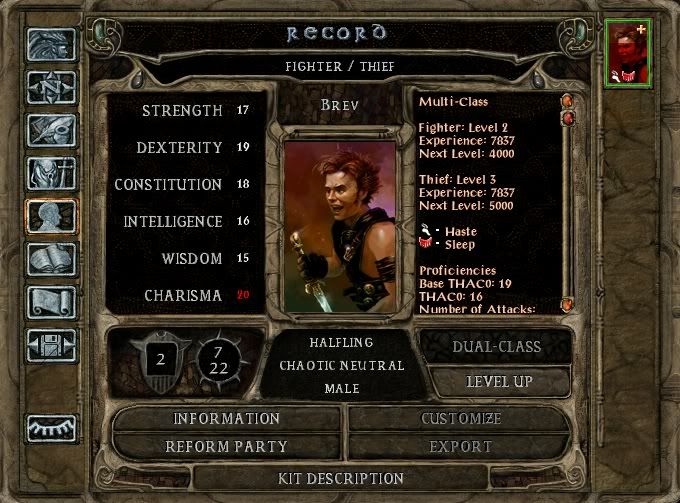Return to game via the top sidebar icon
This screenshot has height=503, width=680.
pos(51,46)
